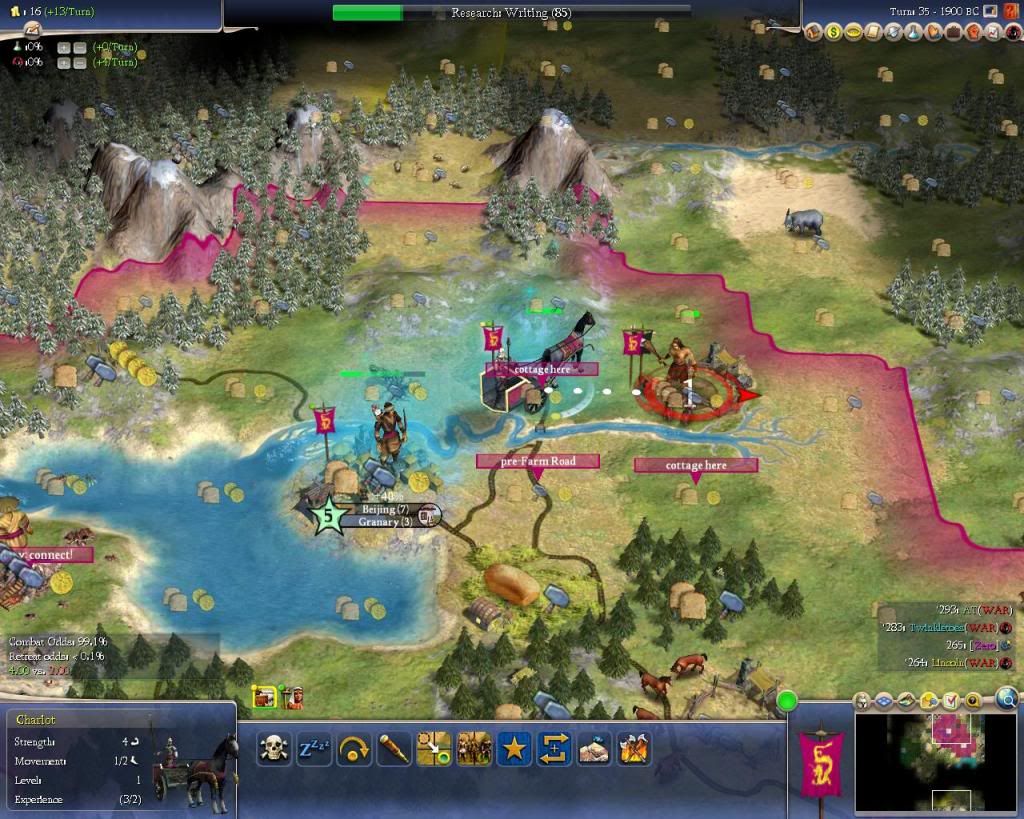Put the chariot to sleep (Zzz)
The width and height of the screenshot is (1024, 819).
coord(313,748)
